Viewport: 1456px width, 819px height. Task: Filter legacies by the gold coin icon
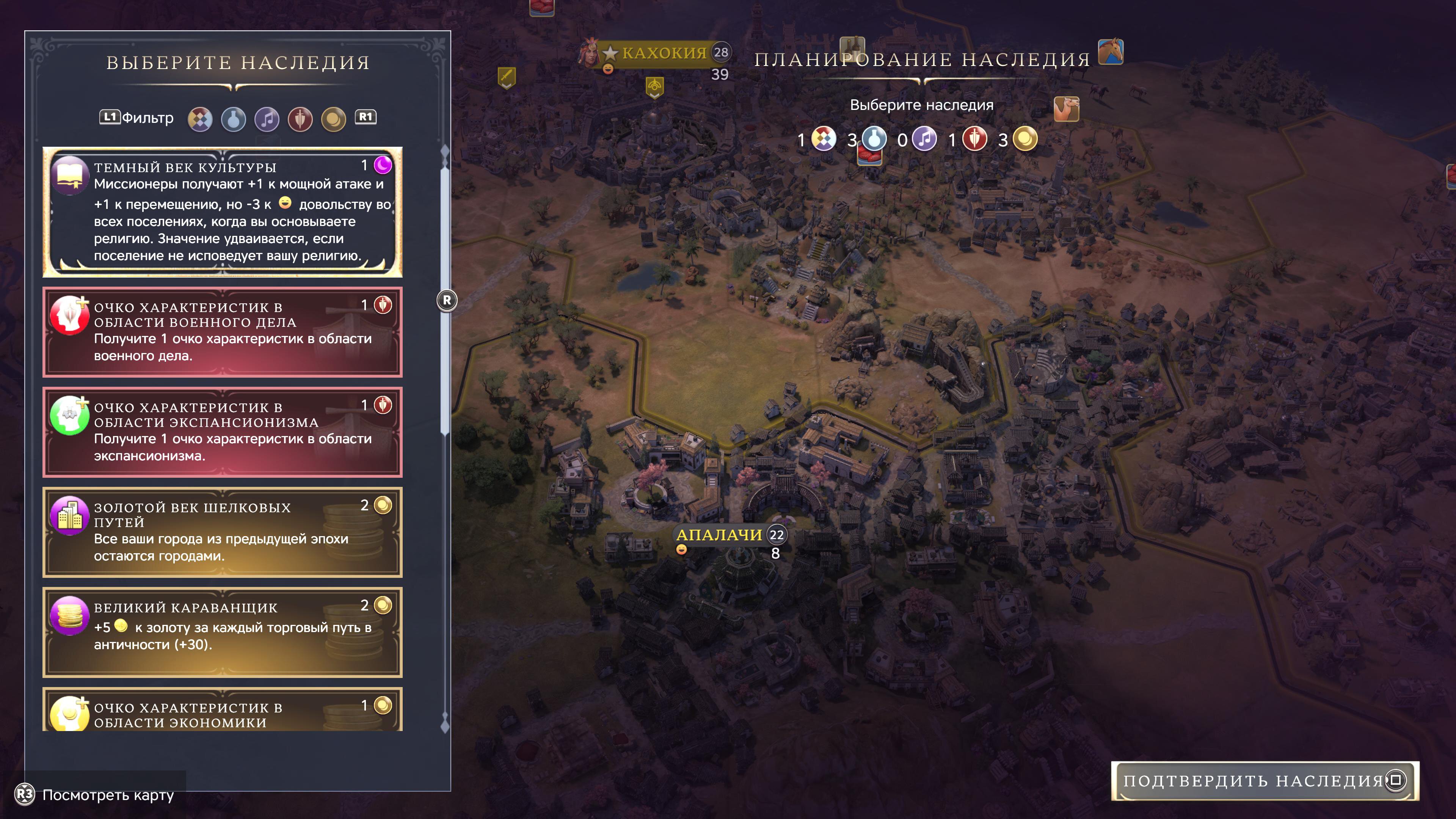[334, 119]
